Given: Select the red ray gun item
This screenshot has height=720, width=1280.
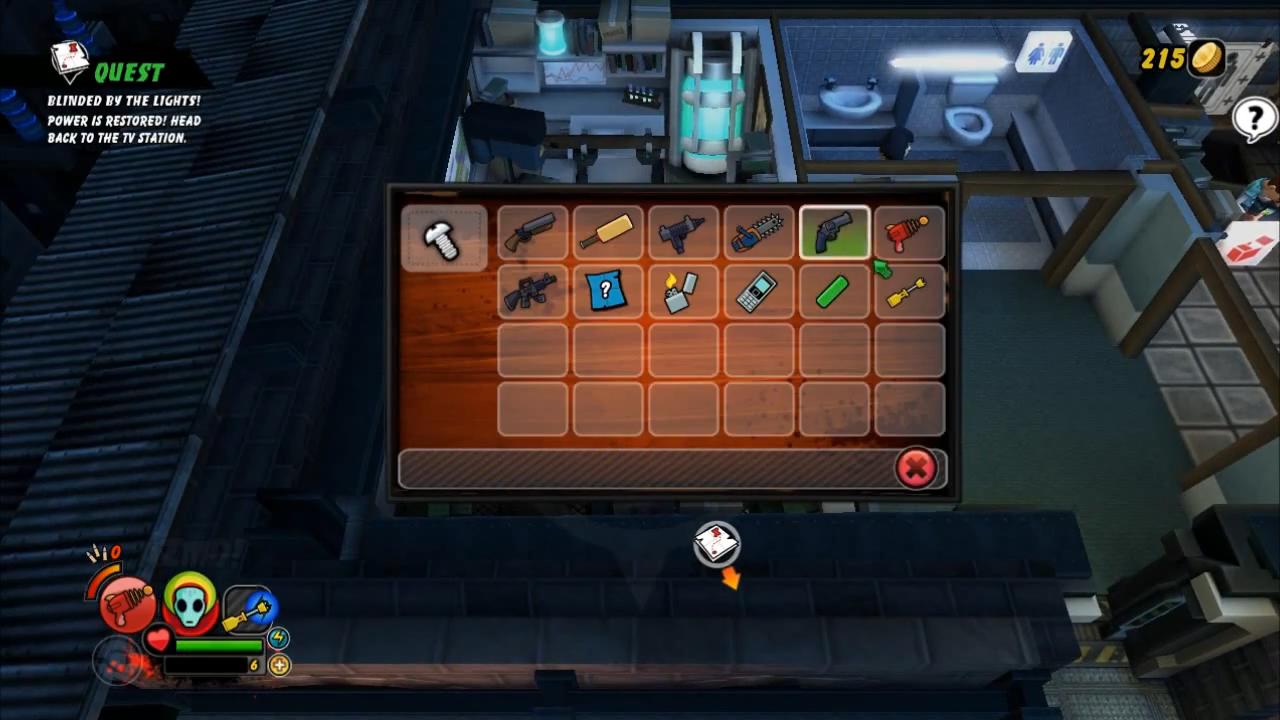Looking at the screenshot, I should 908,232.
